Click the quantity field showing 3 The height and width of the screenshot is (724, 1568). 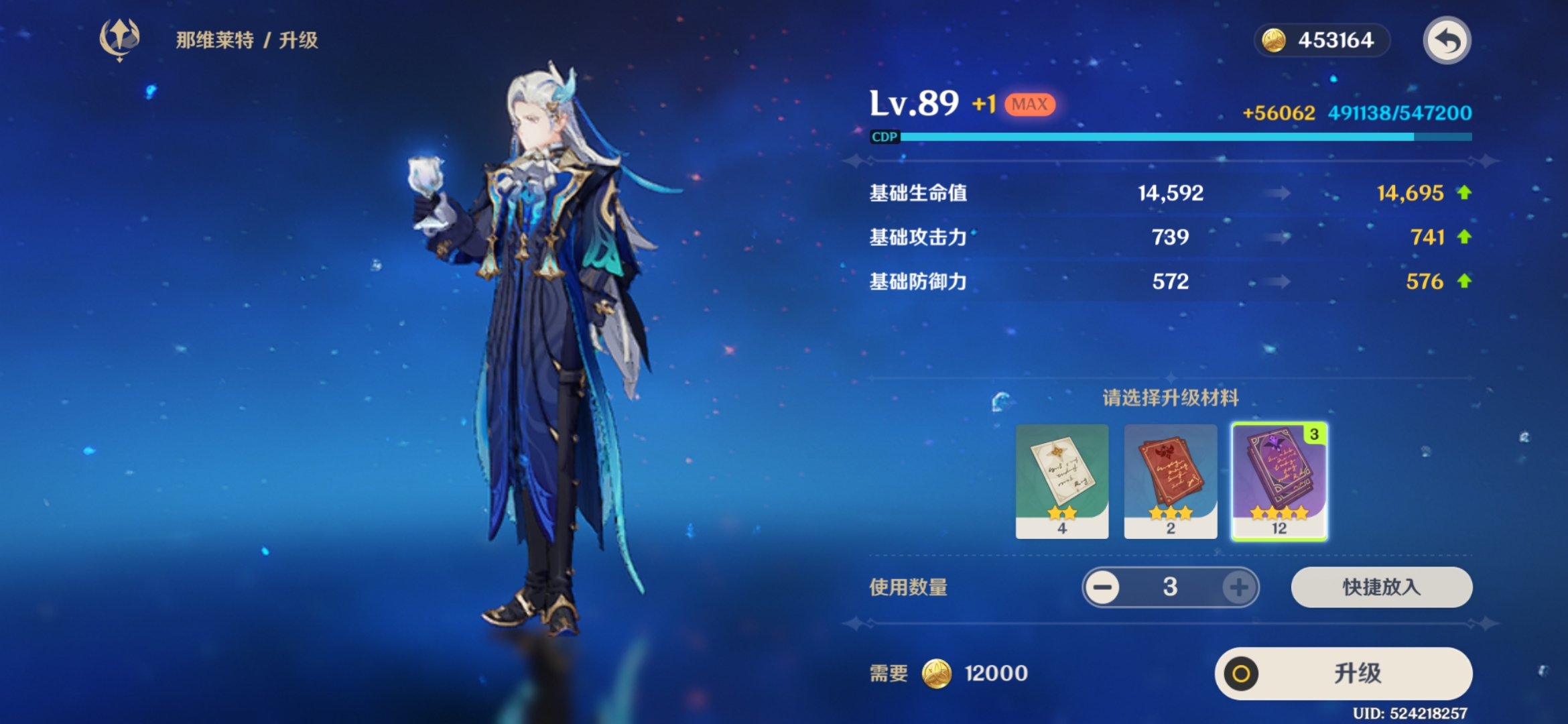pyautogui.click(x=1171, y=587)
